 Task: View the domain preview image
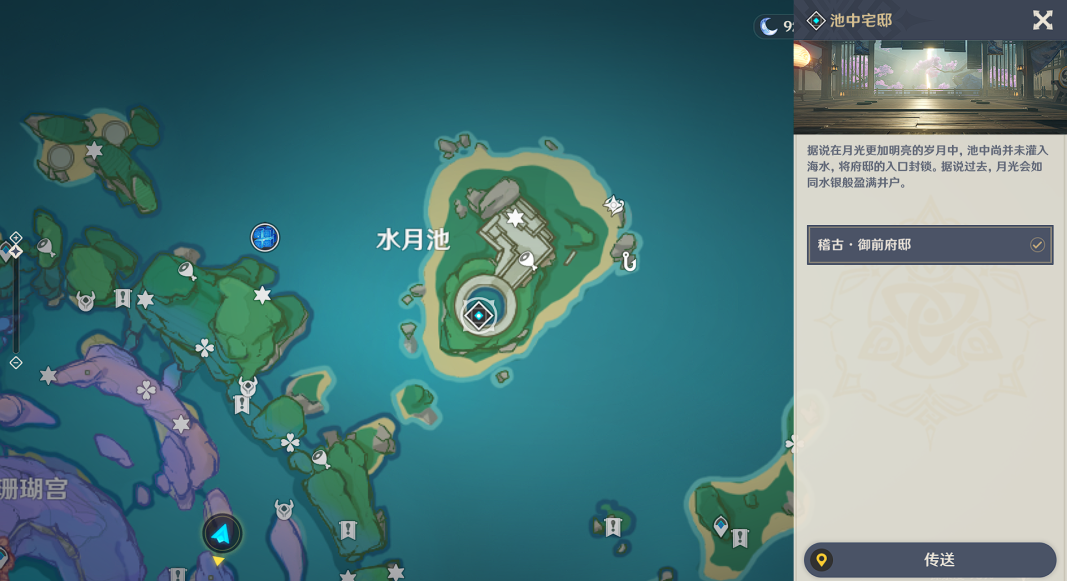coord(930,87)
